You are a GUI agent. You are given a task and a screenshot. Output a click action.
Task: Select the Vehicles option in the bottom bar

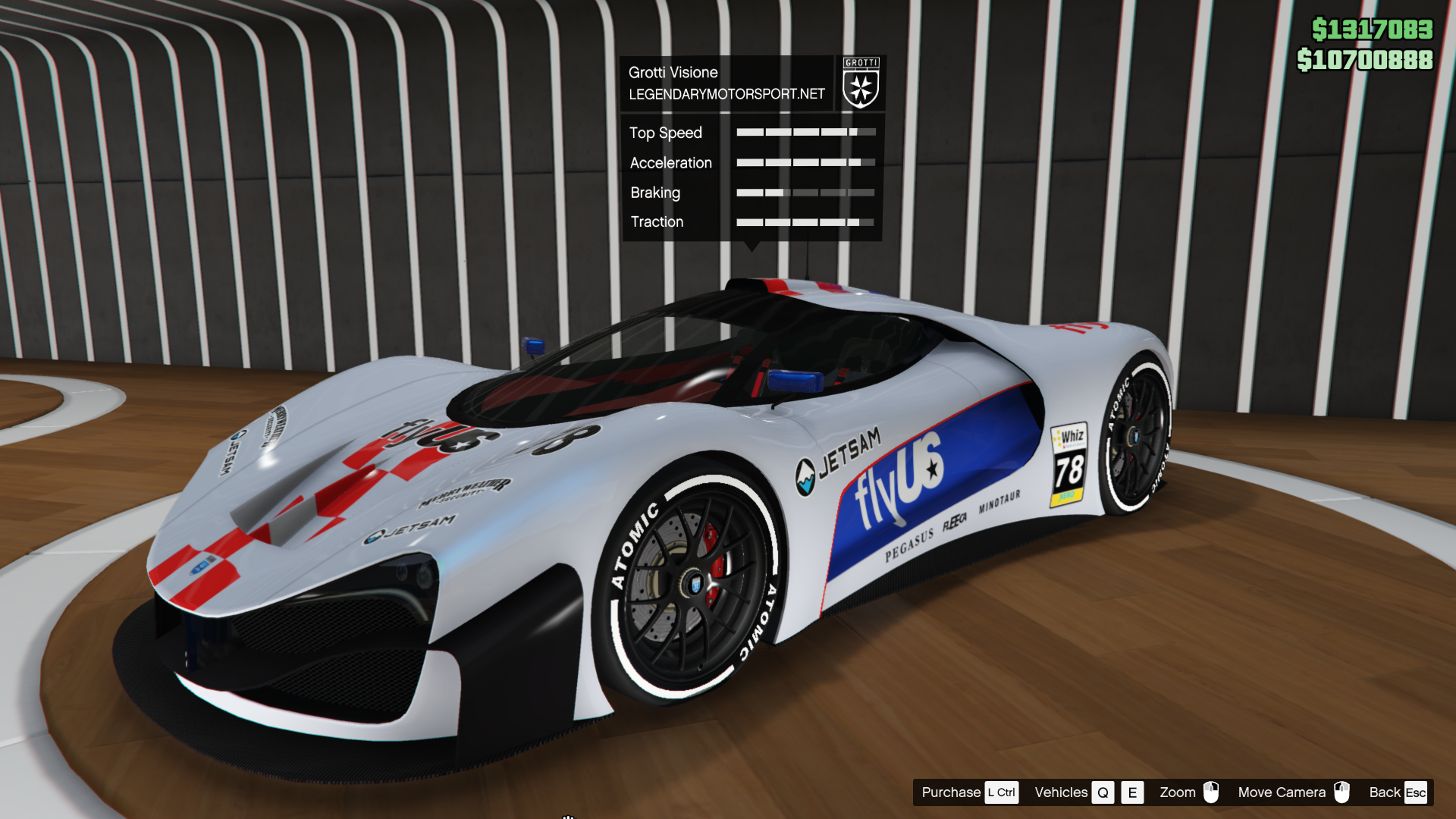coord(1061,792)
